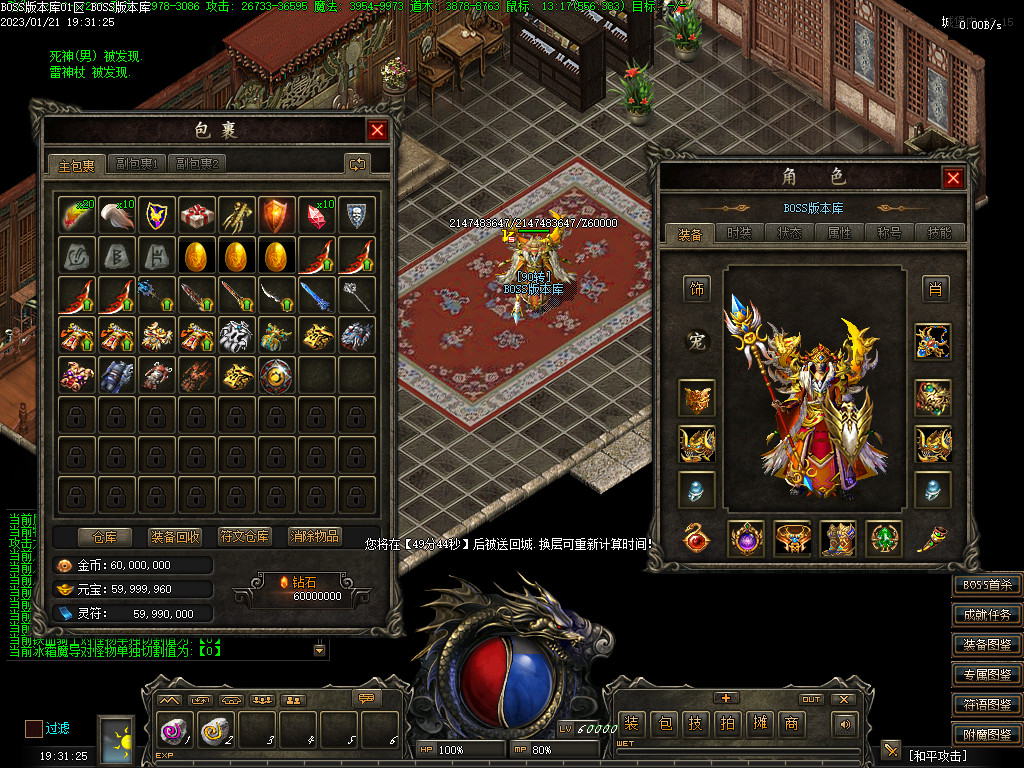Close the 角色 character window

[x=953, y=178]
